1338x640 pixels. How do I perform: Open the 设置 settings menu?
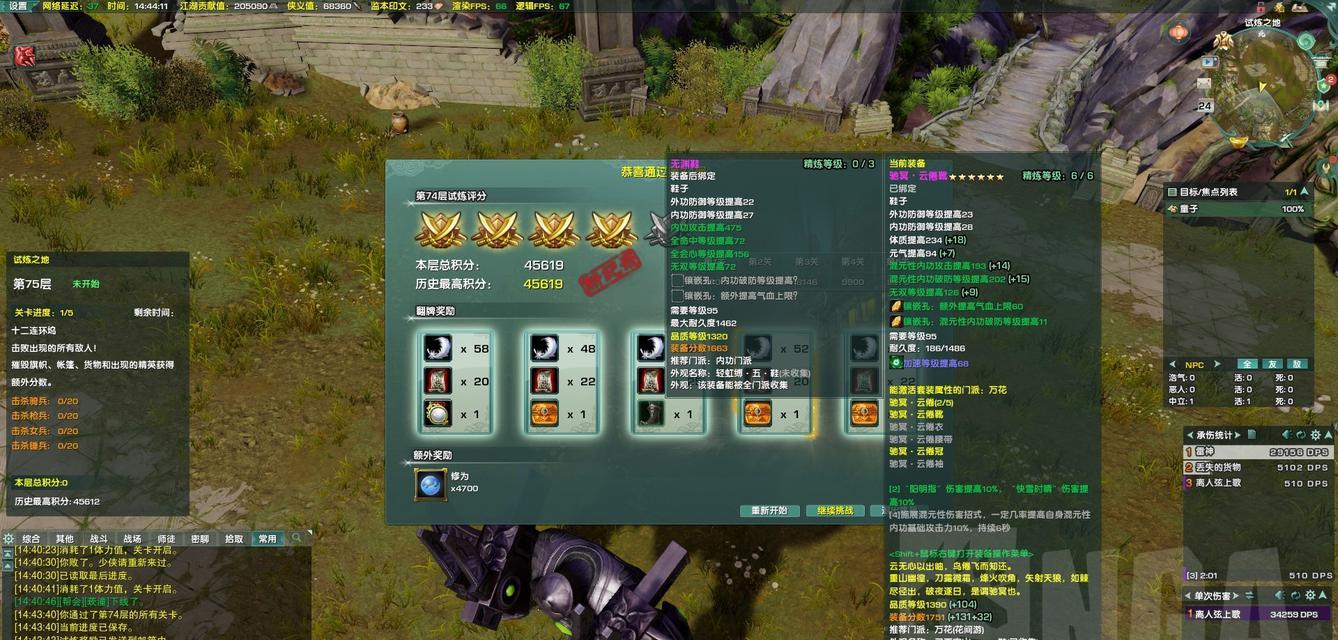pos(17,6)
